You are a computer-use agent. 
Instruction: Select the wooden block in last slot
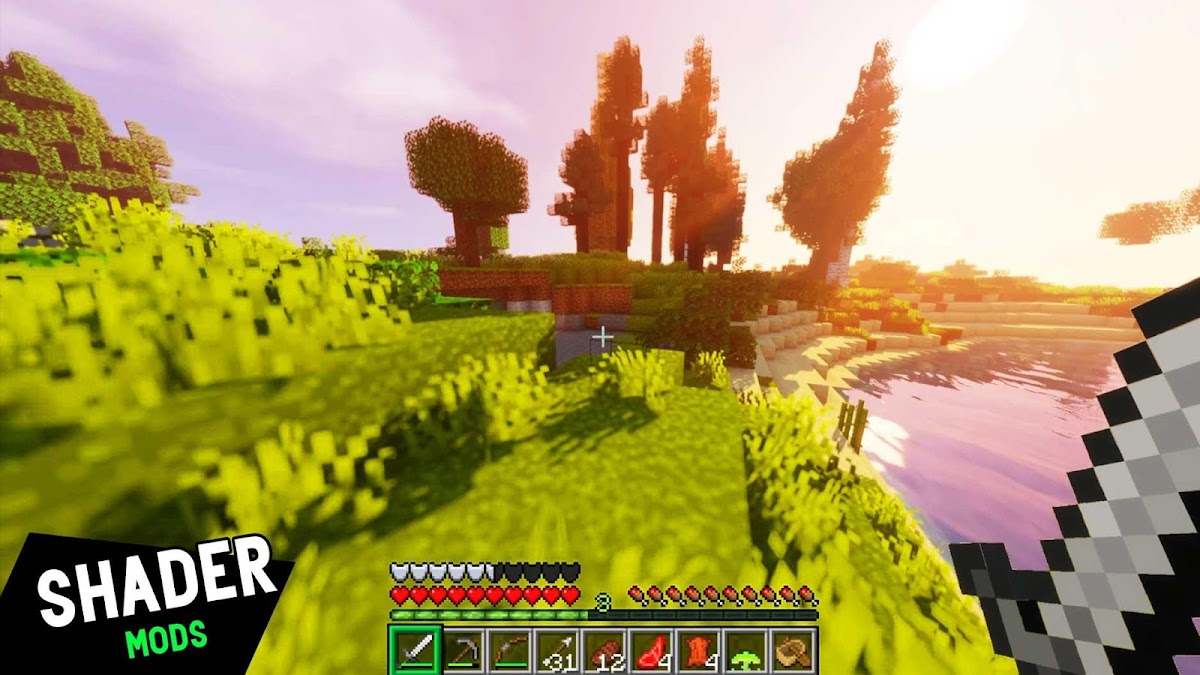click(x=794, y=651)
